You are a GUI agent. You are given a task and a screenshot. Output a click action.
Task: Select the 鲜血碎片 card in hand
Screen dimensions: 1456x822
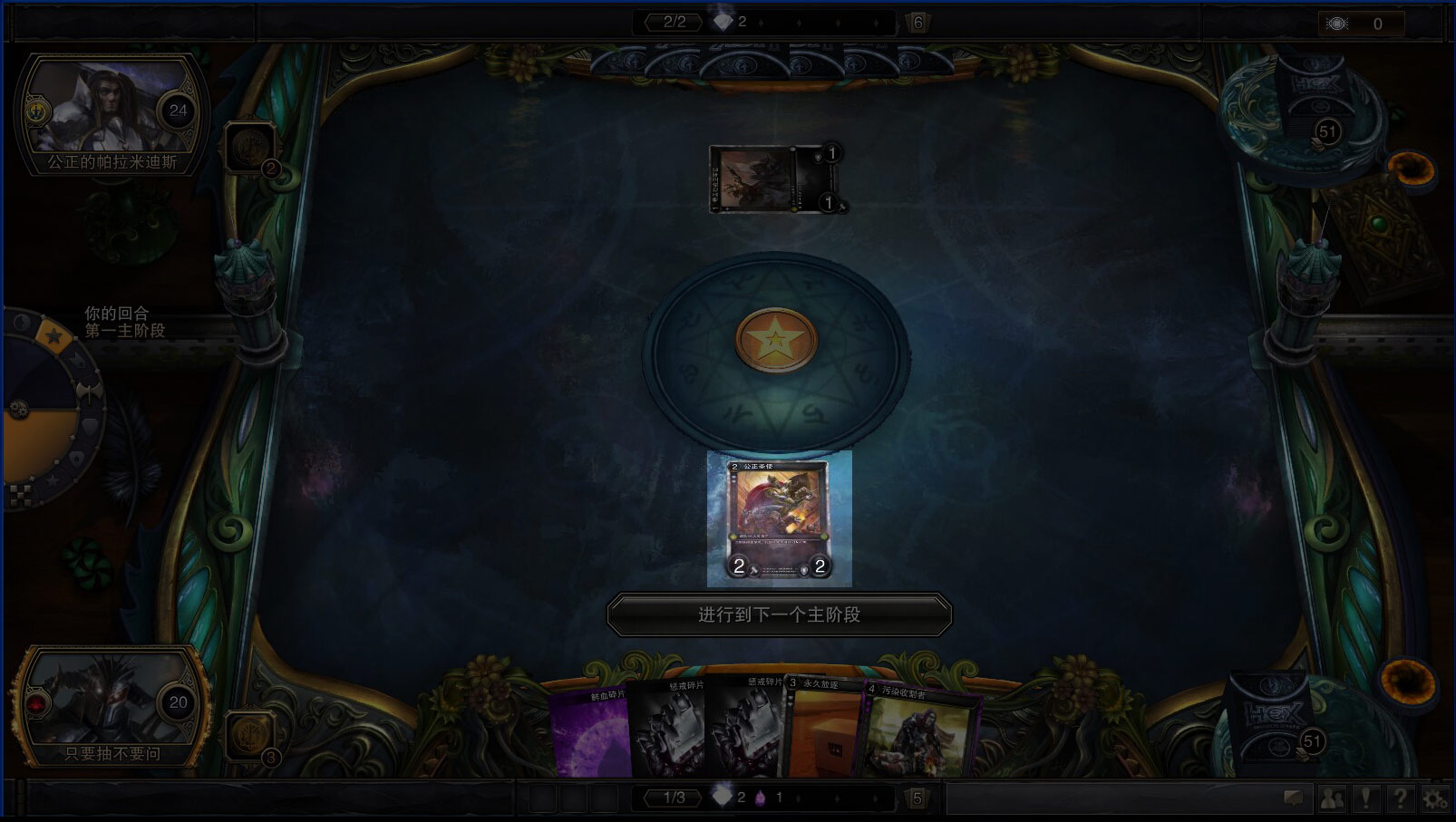pyautogui.click(x=589, y=732)
